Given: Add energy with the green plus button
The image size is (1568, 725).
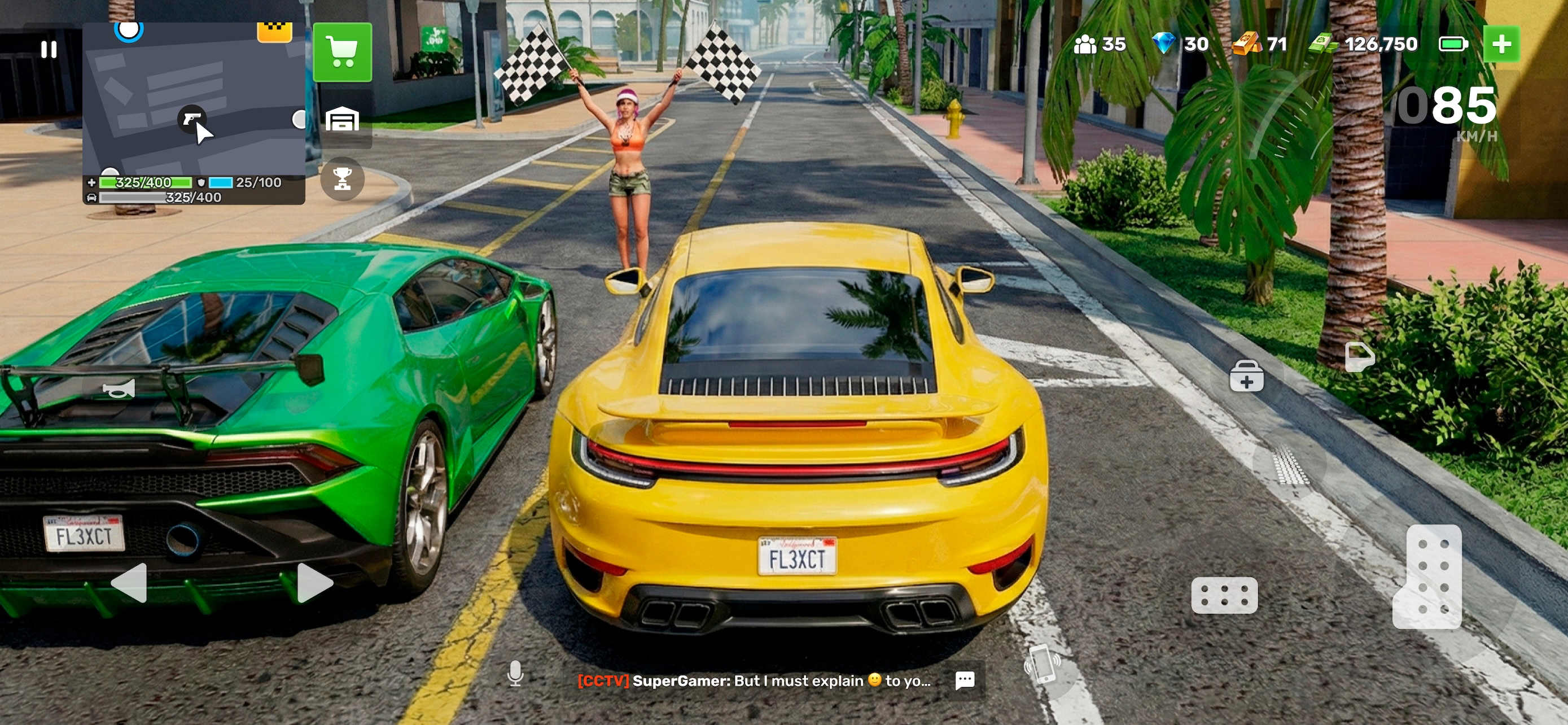Looking at the screenshot, I should [x=1503, y=43].
